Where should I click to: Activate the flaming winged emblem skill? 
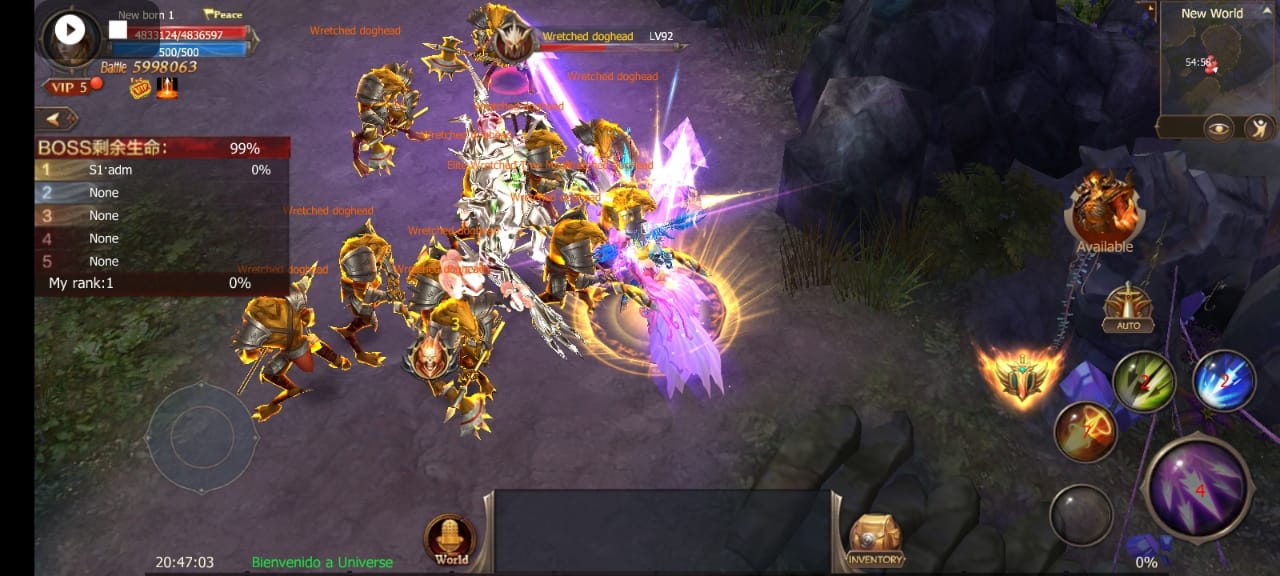(x=1019, y=376)
